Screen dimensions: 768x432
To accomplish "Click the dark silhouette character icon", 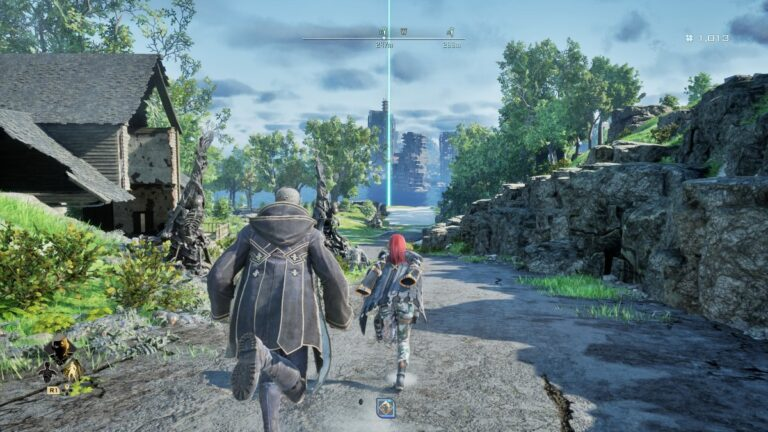I will click(x=47, y=372).
